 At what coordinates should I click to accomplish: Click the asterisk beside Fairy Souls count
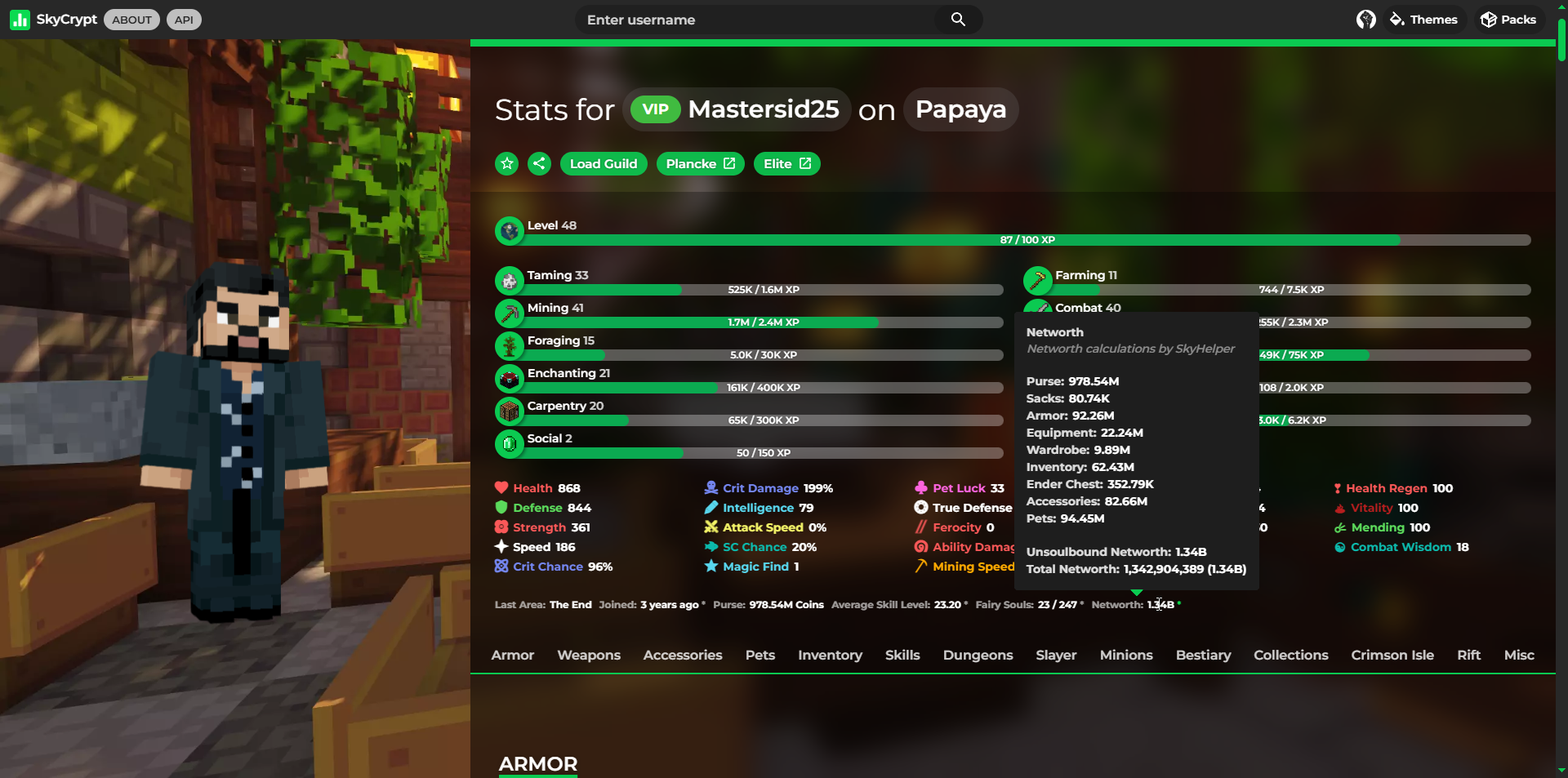tap(1080, 604)
